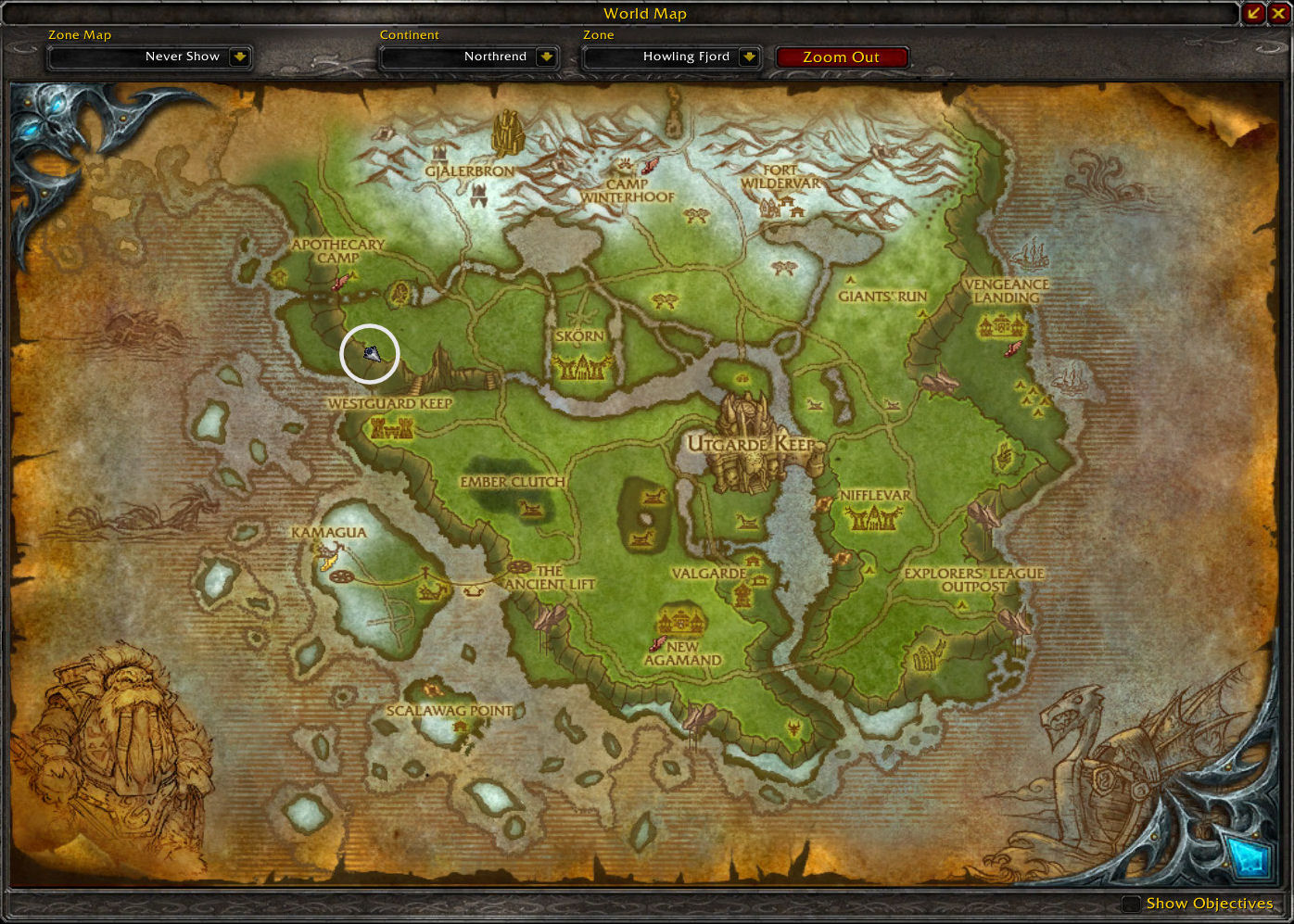Click the World Map title bar
This screenshot has width=1294, height=924.
coord(644,14)
